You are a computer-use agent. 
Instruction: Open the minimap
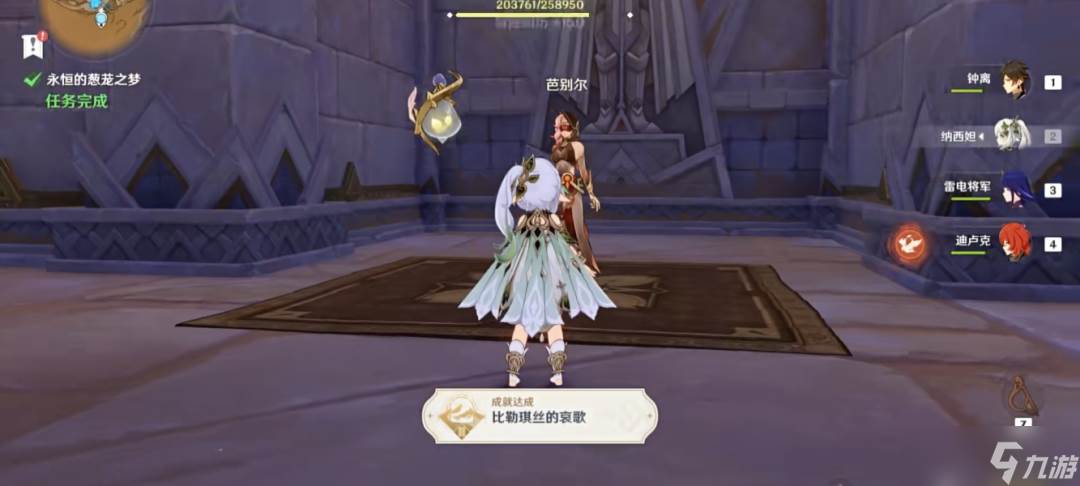coord(97,22)
